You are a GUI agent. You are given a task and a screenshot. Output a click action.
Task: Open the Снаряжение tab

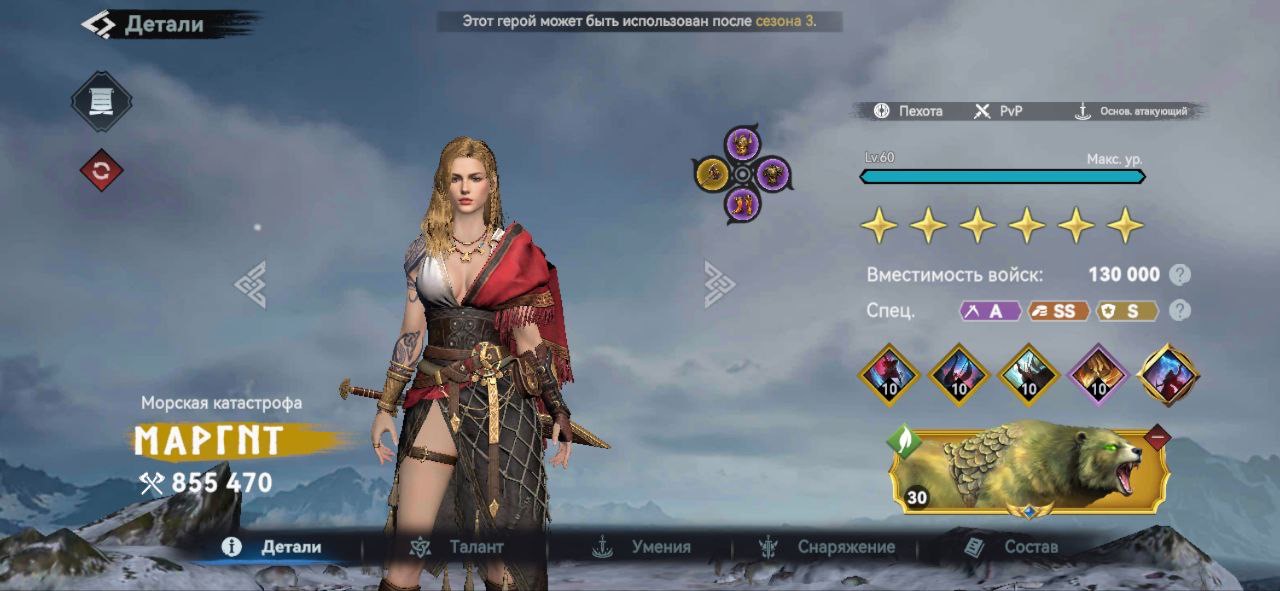tap(827, 547)
